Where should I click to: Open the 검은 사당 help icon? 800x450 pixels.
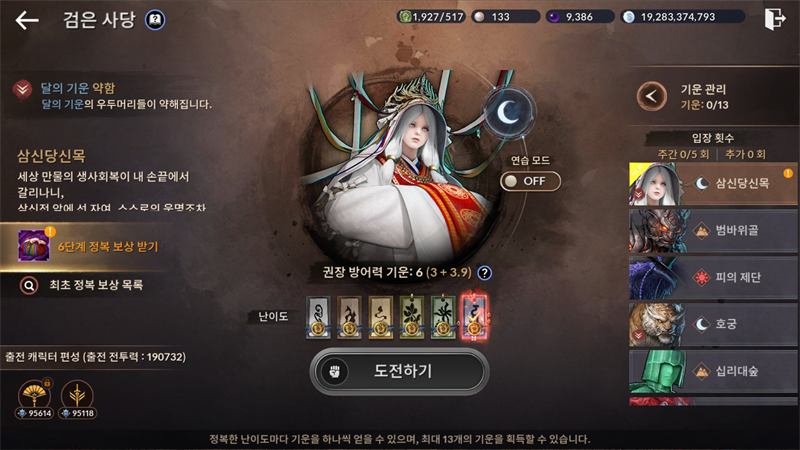[x=155, y=19]
